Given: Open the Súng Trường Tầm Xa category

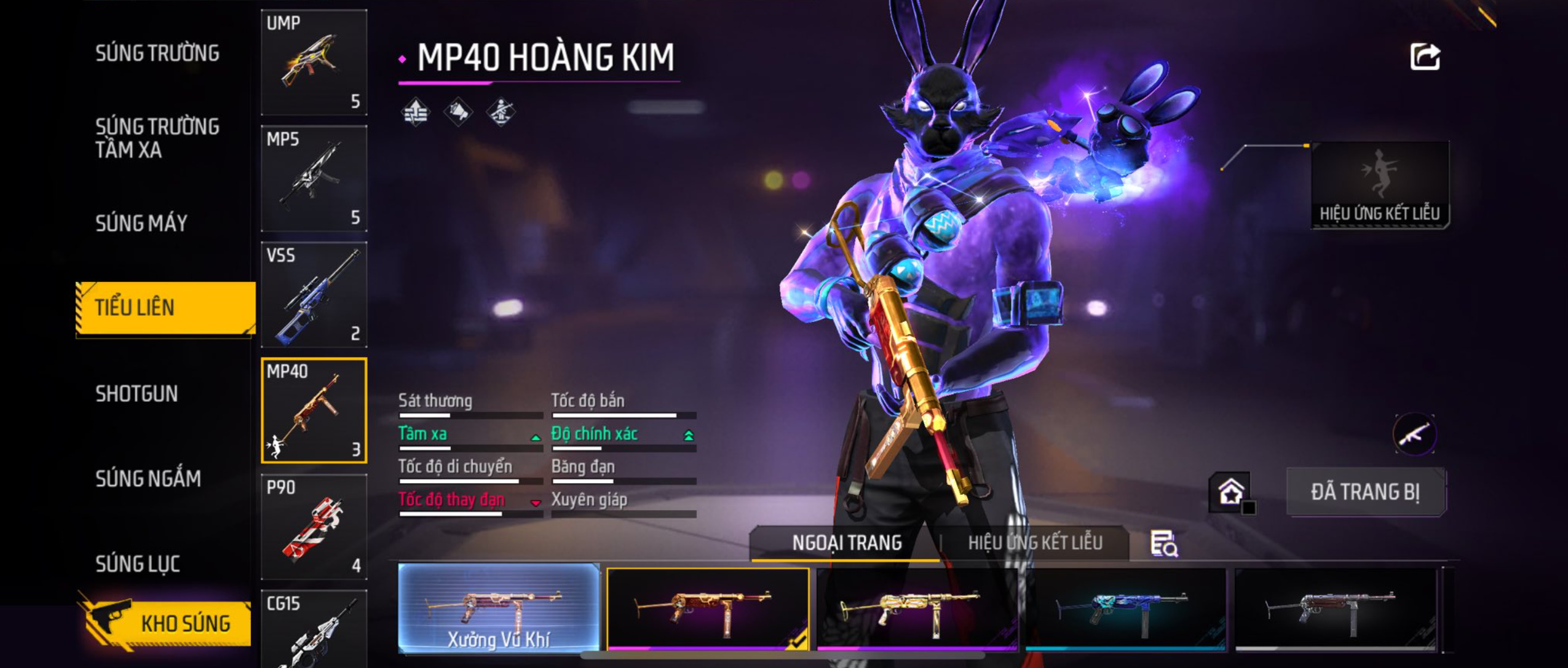Looking at the screenshot, I should click(x=157, y=138).
